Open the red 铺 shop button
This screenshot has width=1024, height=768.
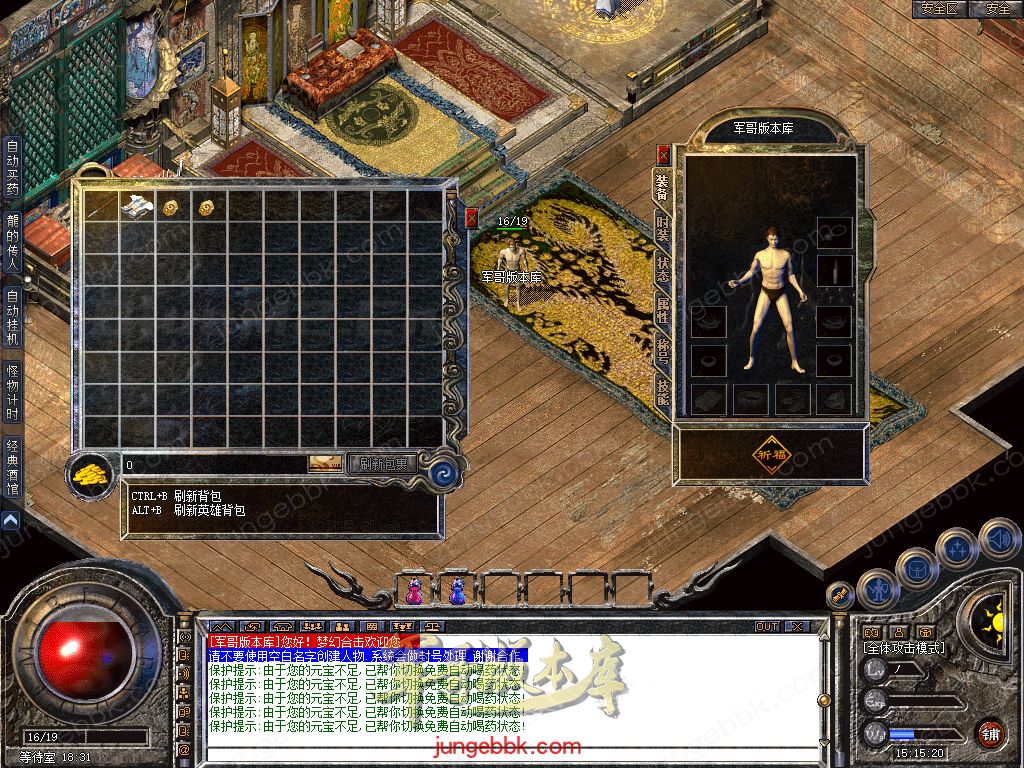[990, 733]
